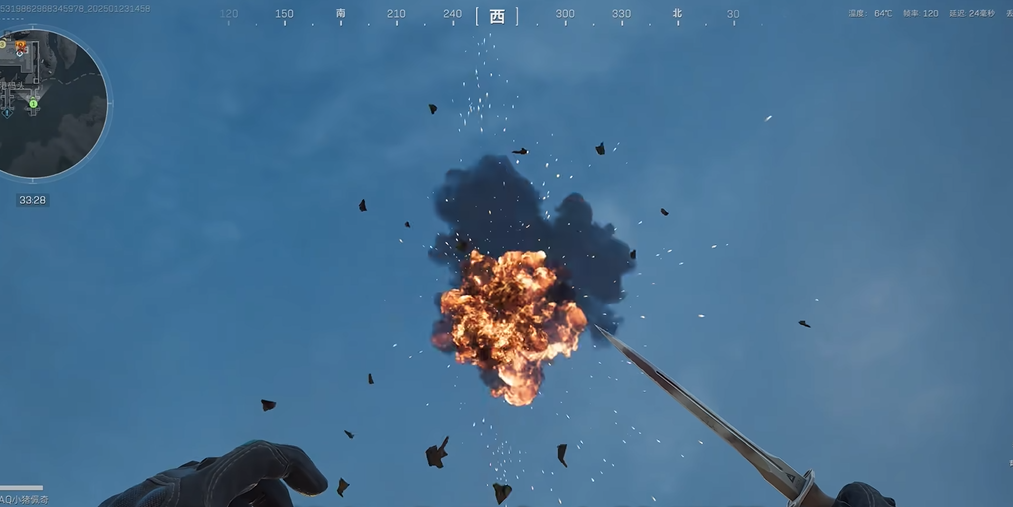The width and height of the screenshot is (1013, 507).
Task: Select the orange marker on the minimap
Action: point(20,45)
